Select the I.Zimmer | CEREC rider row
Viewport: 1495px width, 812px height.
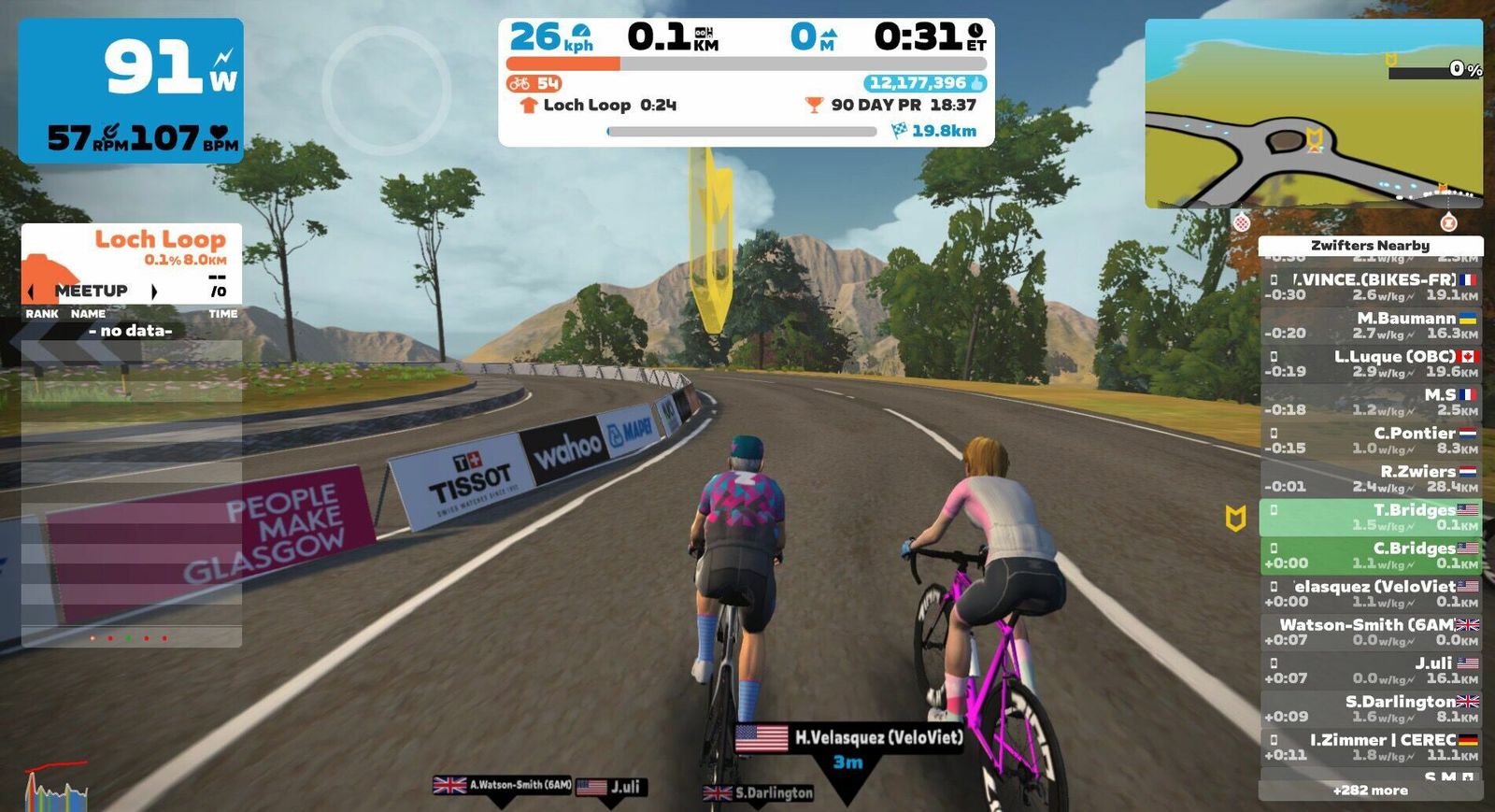pyautogui.click(x=1370, y=747)
